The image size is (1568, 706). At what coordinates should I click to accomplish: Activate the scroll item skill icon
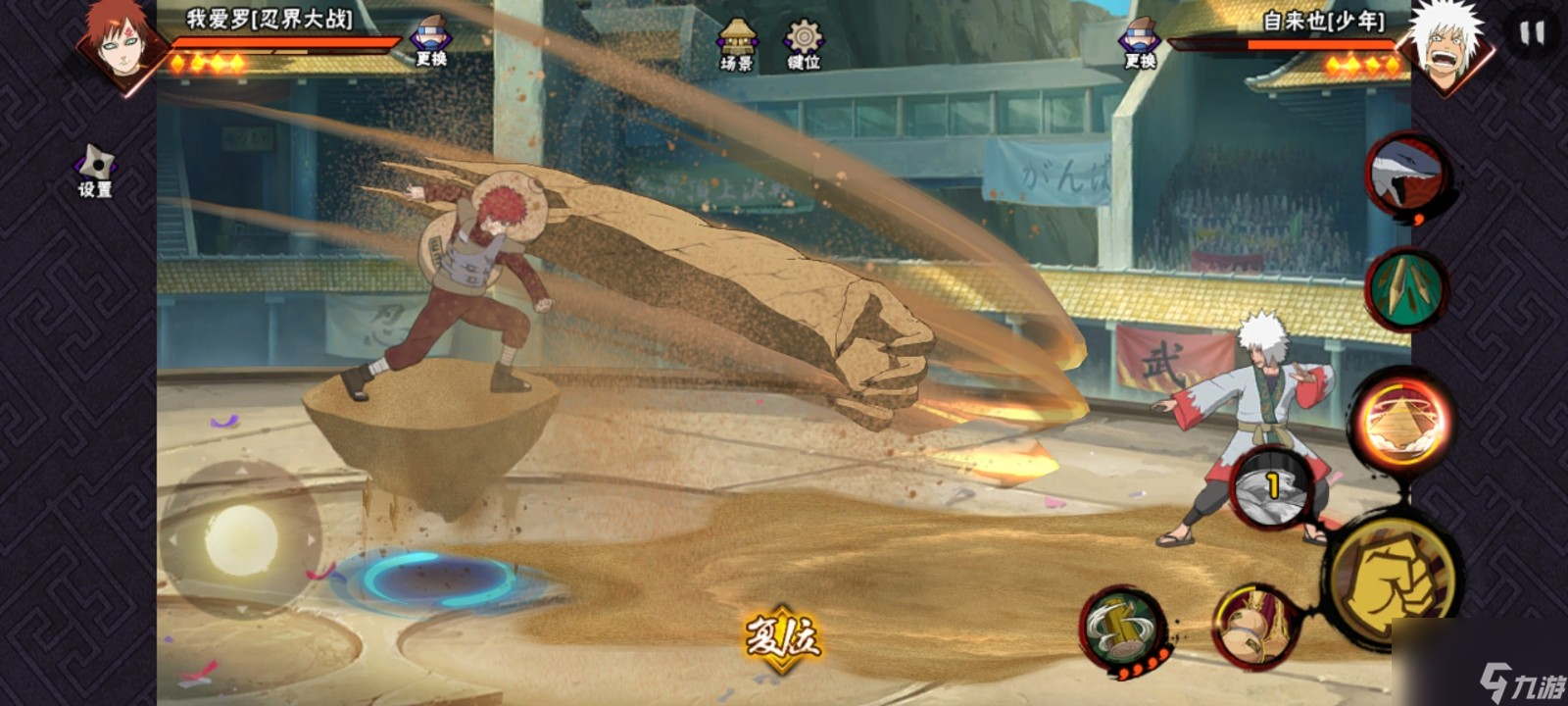(x=1122, y=629)
